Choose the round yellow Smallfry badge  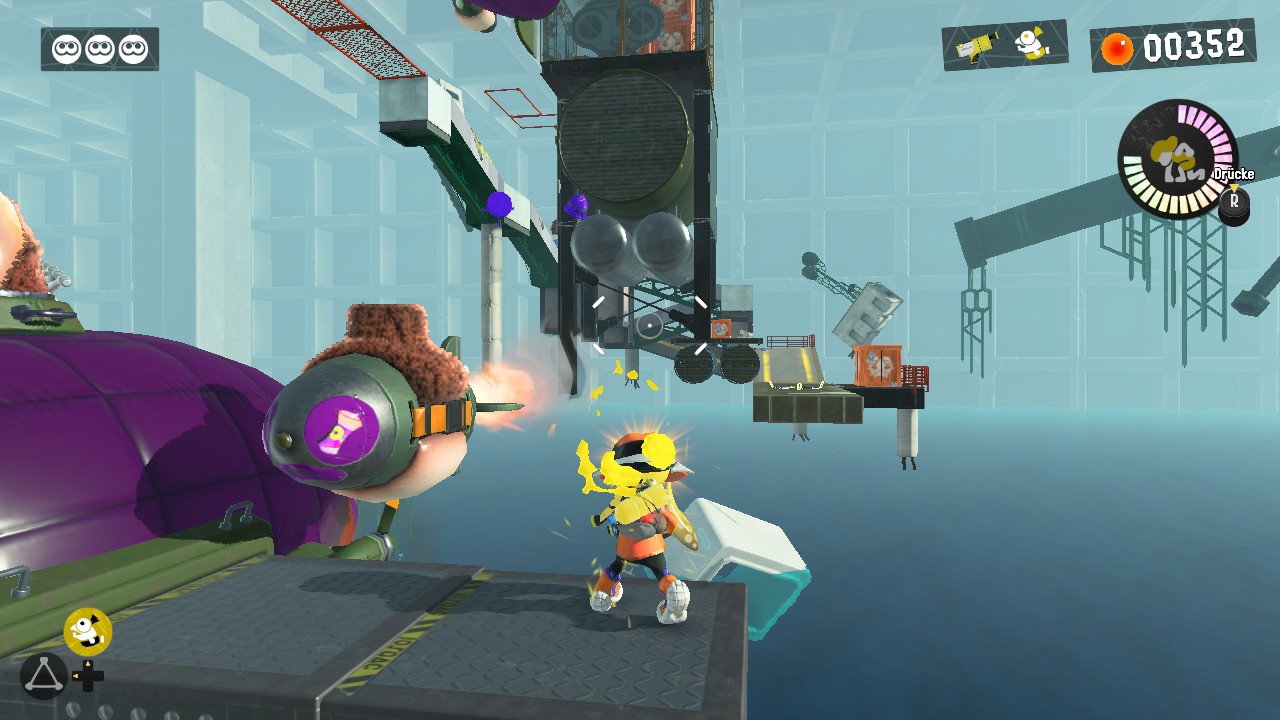(88, 631)
